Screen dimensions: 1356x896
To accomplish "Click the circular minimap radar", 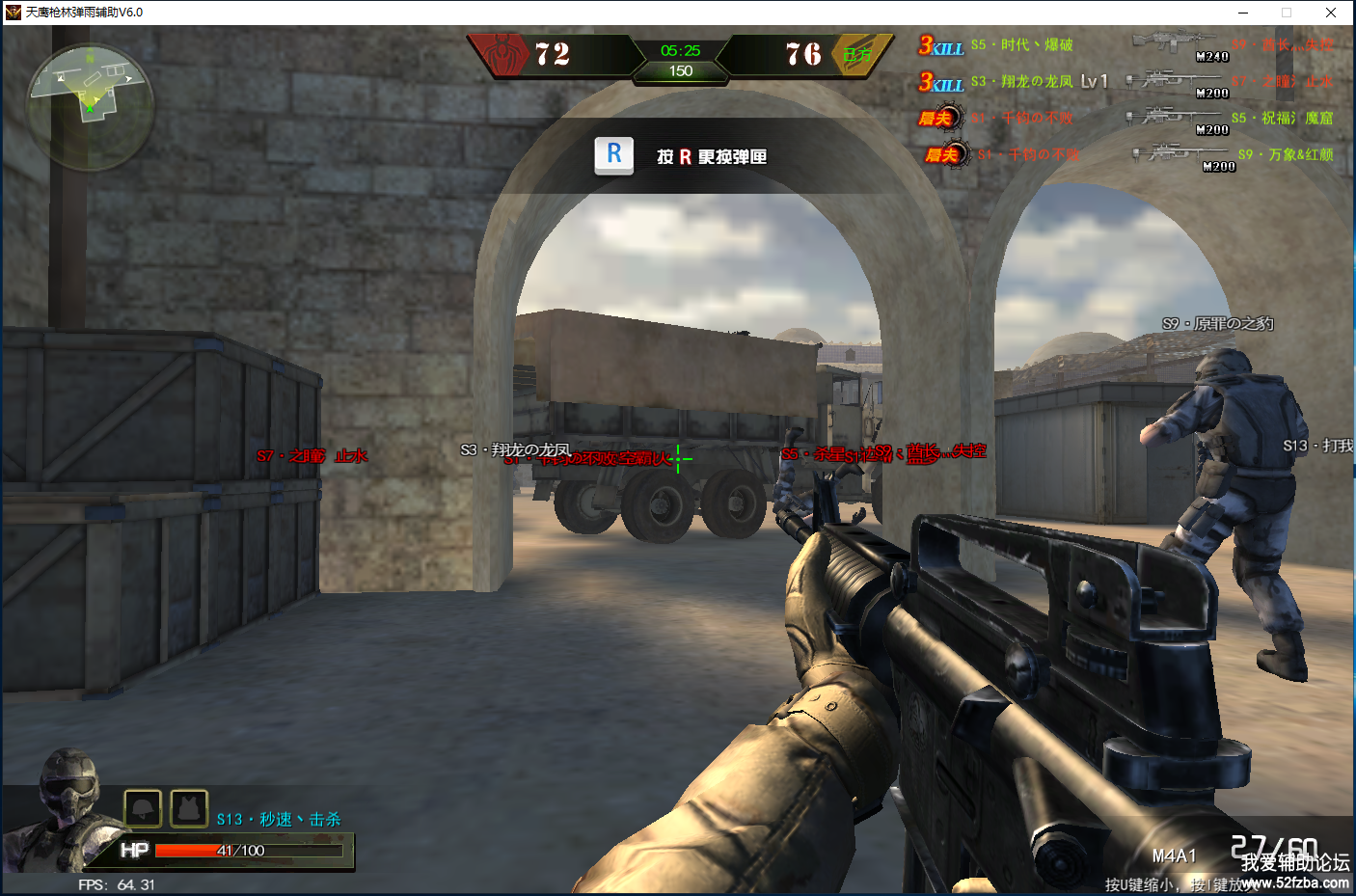I will point(89,105).
